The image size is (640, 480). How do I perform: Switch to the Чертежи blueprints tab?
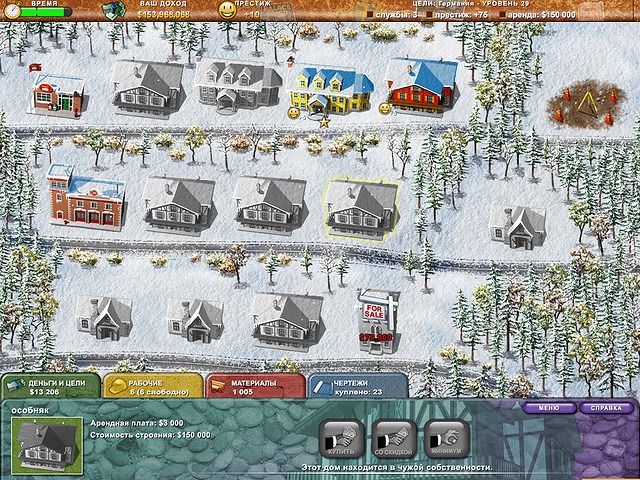click(357, 387)
